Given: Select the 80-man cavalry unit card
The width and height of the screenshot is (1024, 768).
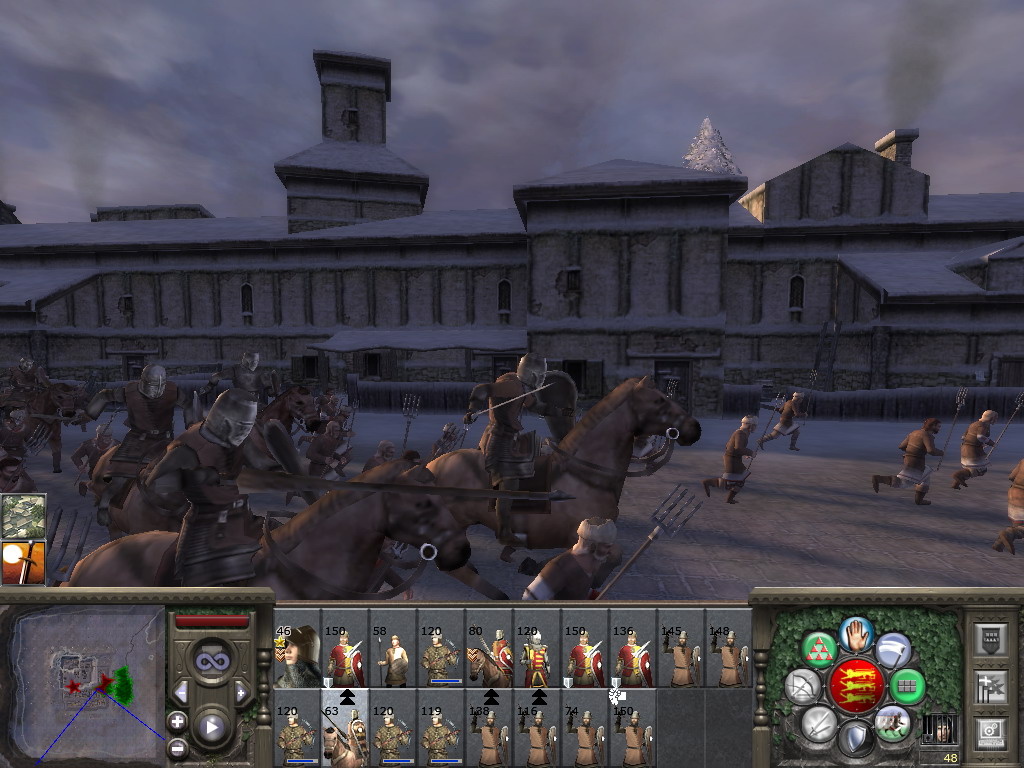Looking at the screenshot, I should tap(488, 657).
